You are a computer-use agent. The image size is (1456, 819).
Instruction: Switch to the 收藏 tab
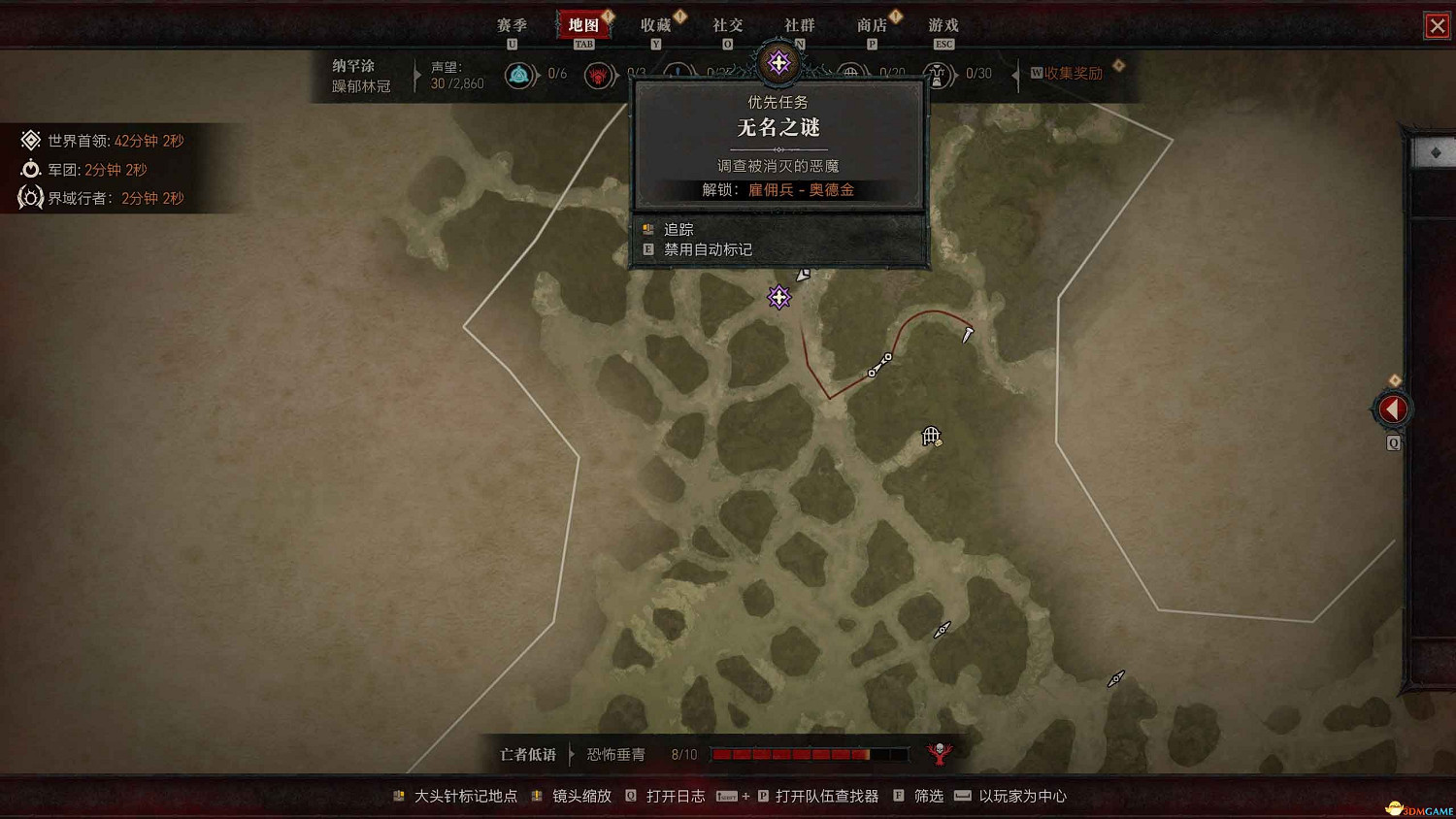(656, 25)
